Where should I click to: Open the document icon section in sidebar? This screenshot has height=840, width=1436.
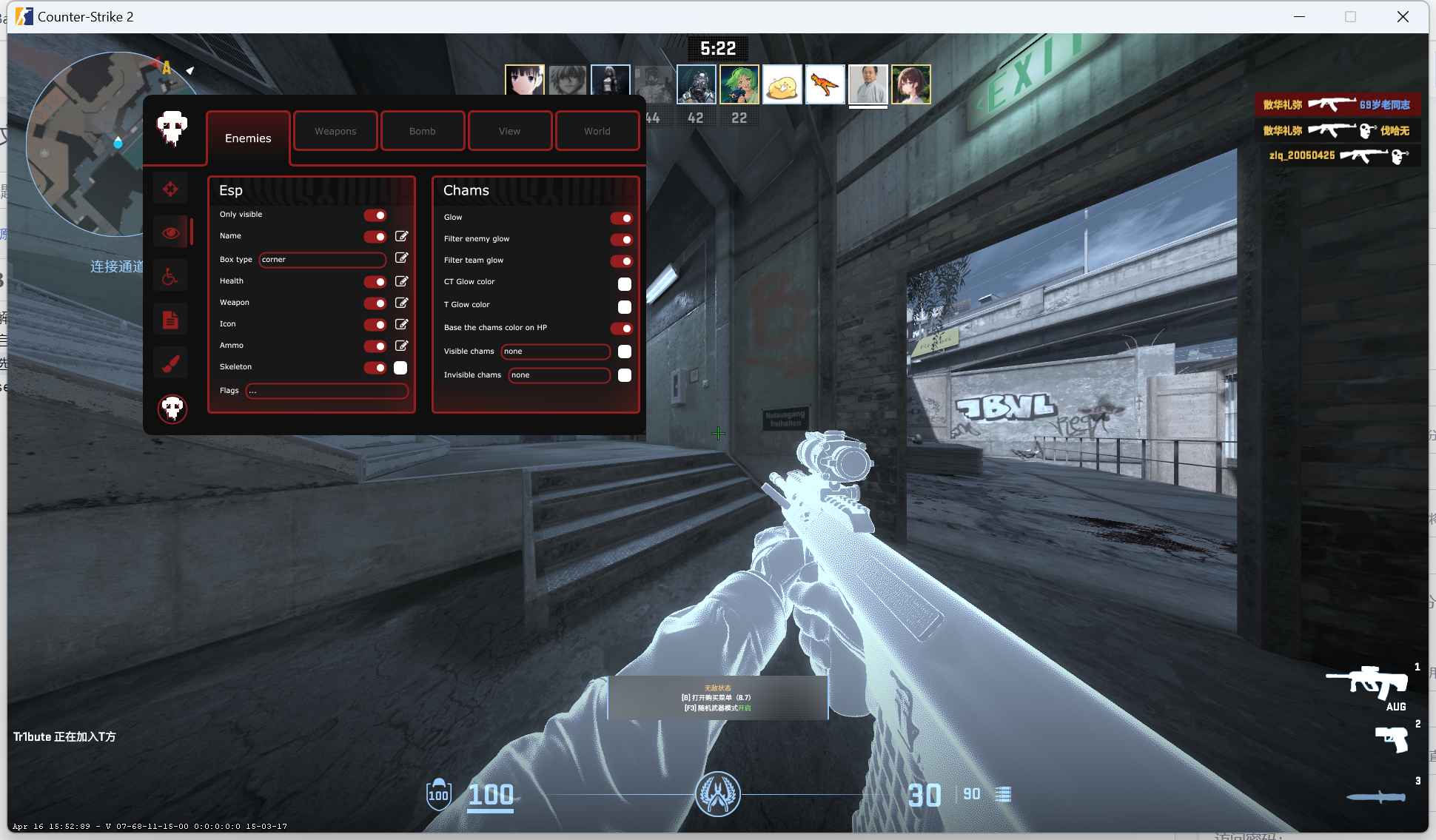(170, 320)
